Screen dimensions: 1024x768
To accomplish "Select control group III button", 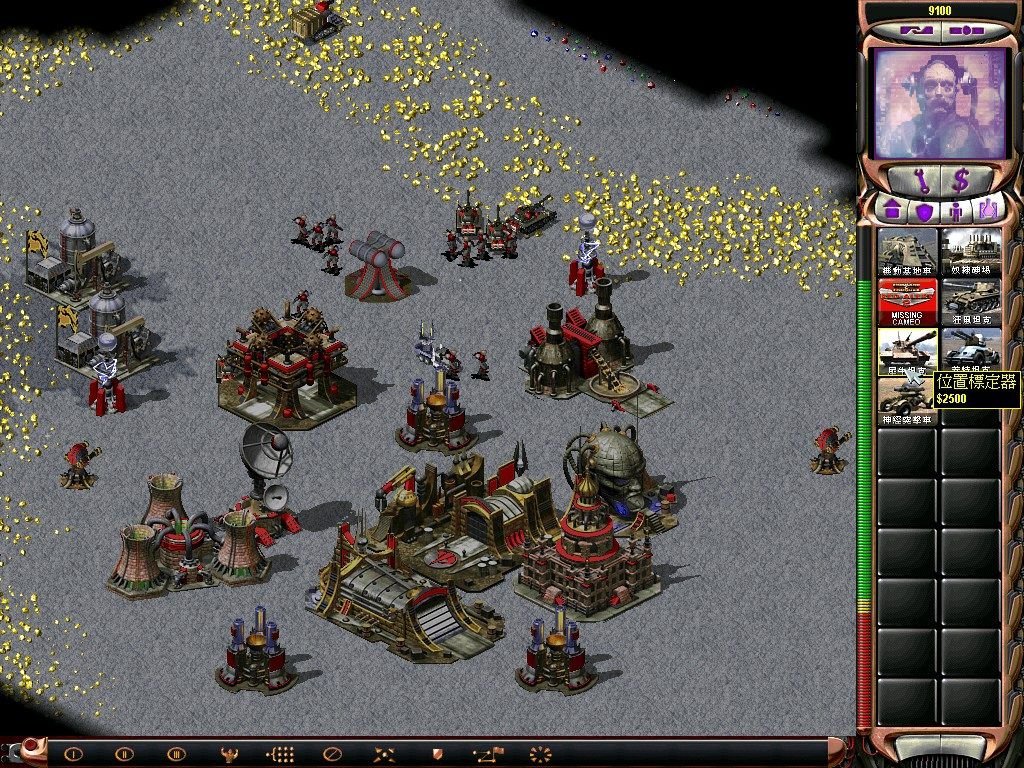I will point(176,754).
